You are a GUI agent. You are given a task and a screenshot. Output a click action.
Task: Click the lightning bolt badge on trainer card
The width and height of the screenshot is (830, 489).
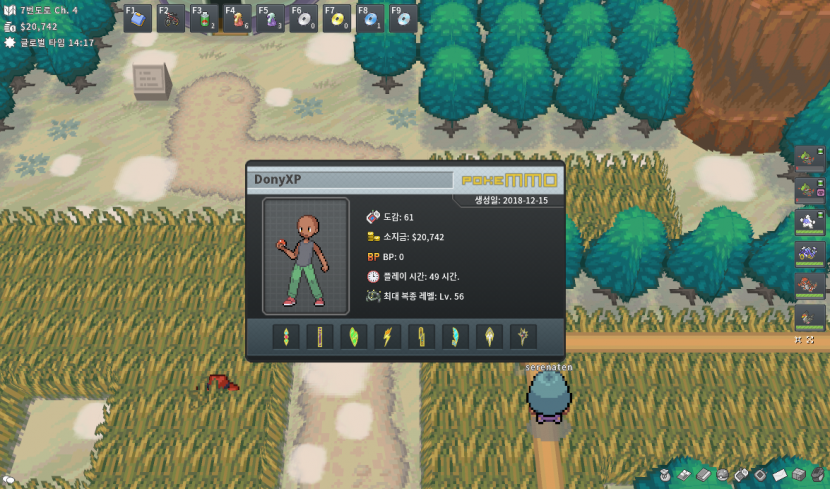[387, 336]
